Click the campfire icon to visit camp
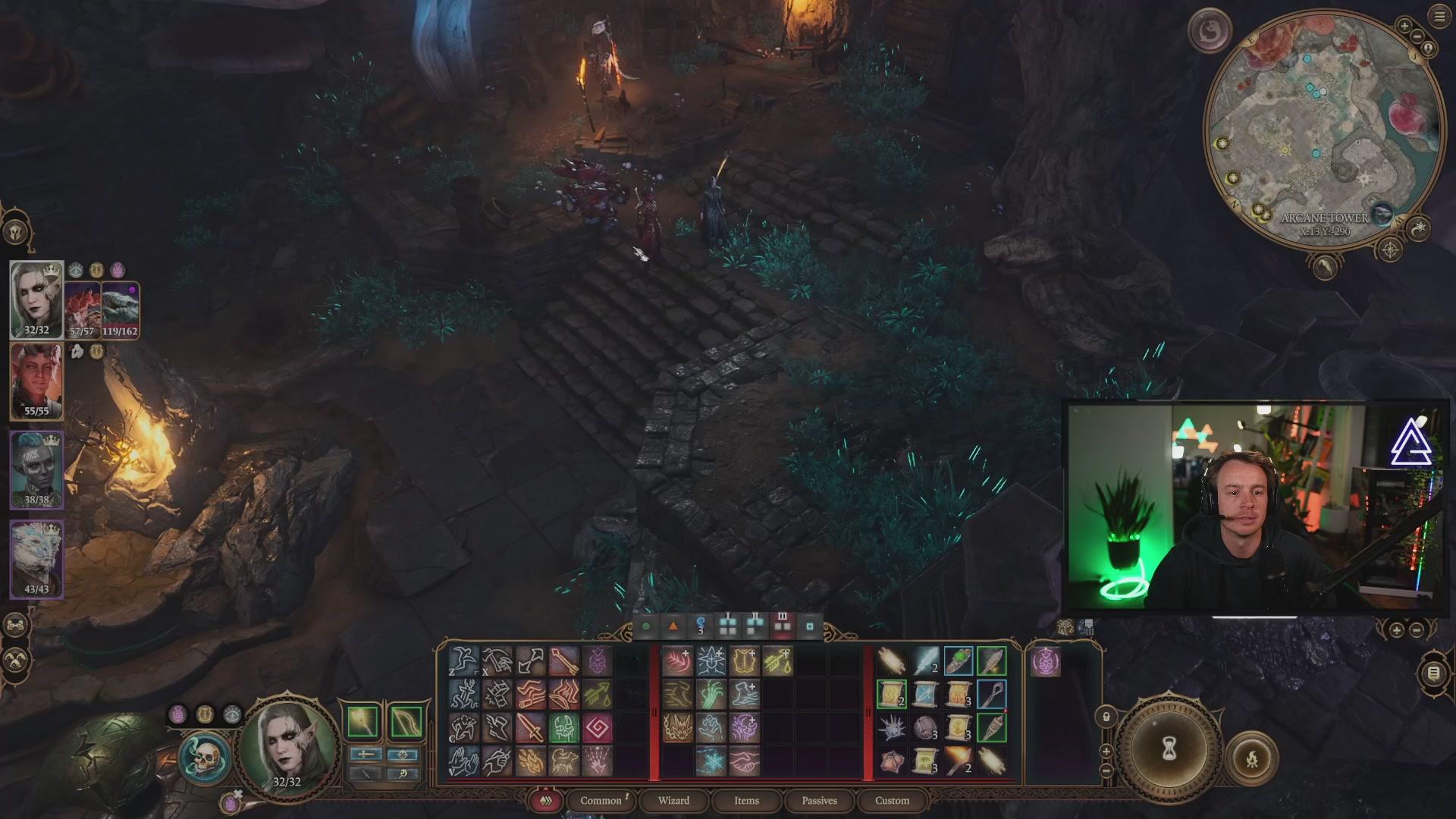The image size is (1456, 819). coord(1253,756)
